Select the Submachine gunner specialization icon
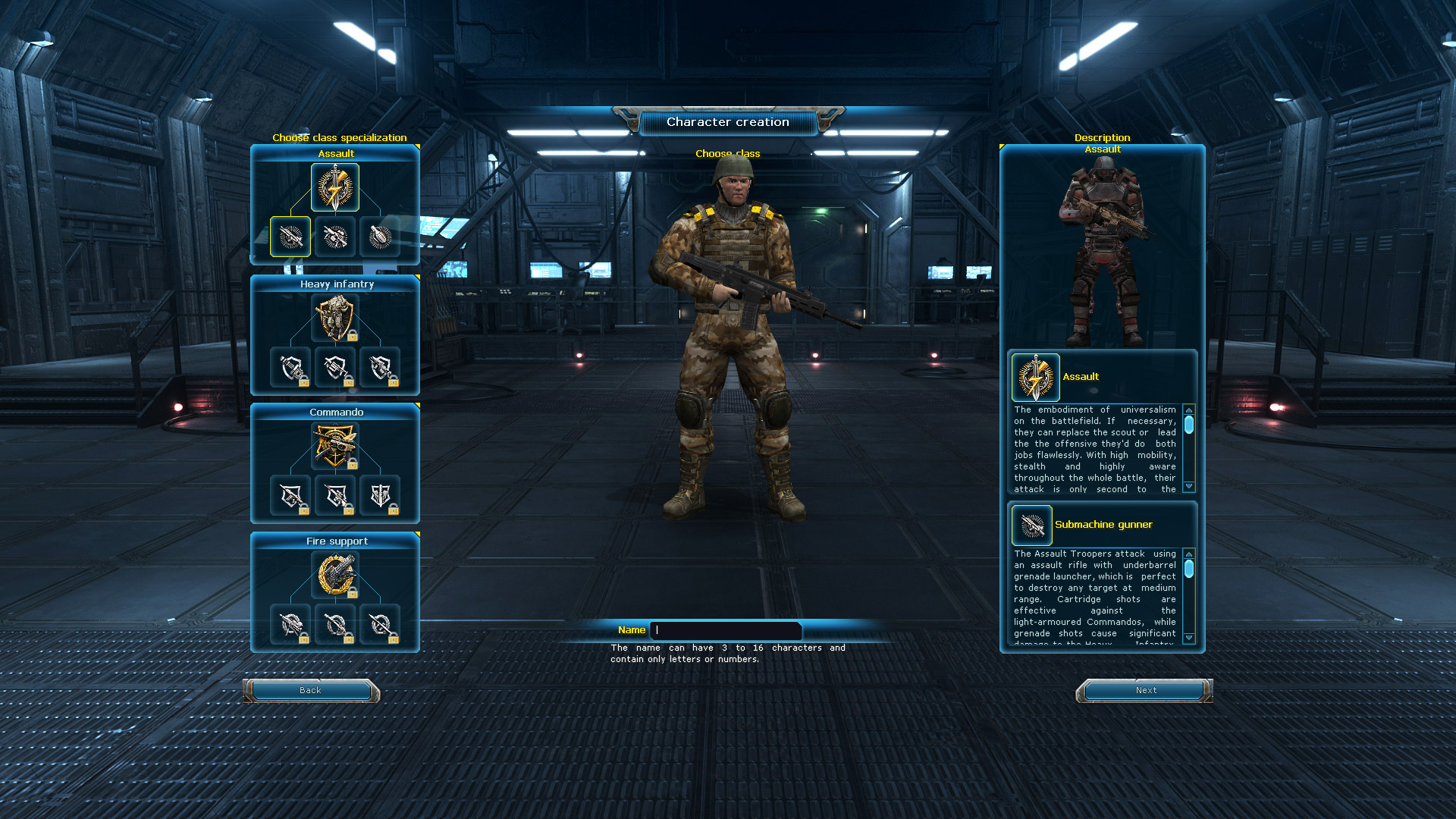 point(290,236)
